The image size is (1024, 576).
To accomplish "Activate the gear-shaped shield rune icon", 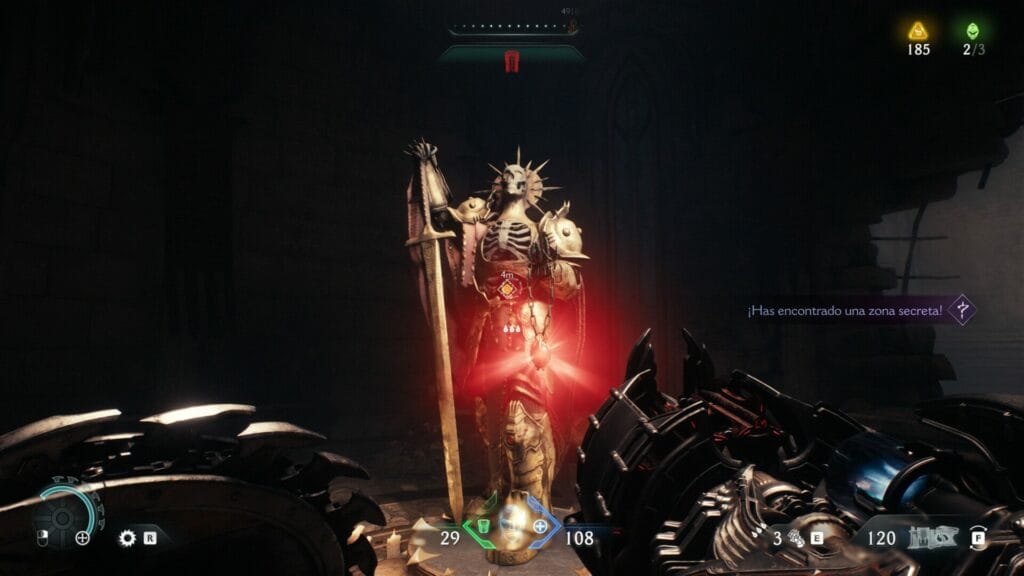I will pyautogui.click(x=127, y=538).
